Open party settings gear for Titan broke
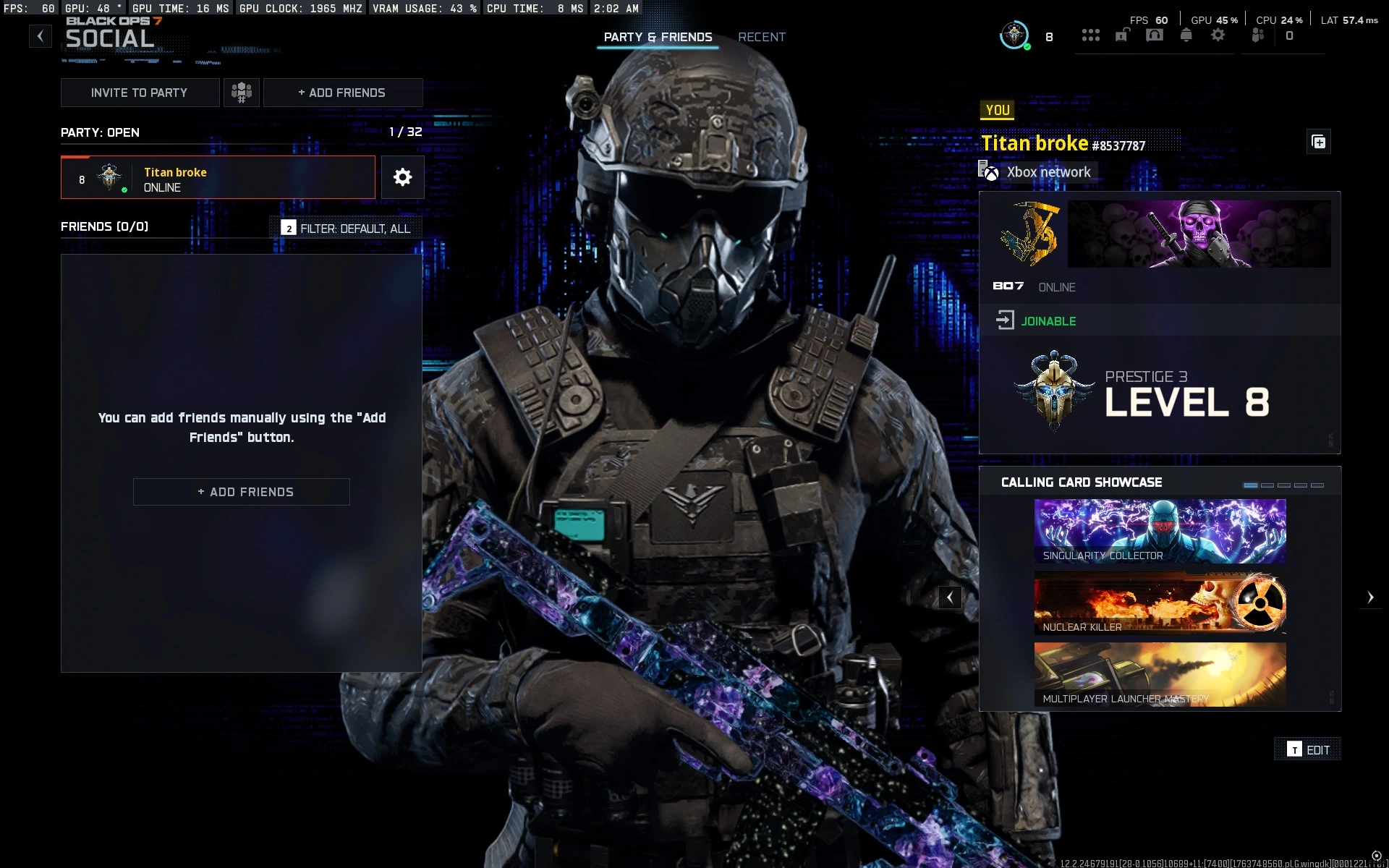1389x868 pixels. click(x=402, y=177)
